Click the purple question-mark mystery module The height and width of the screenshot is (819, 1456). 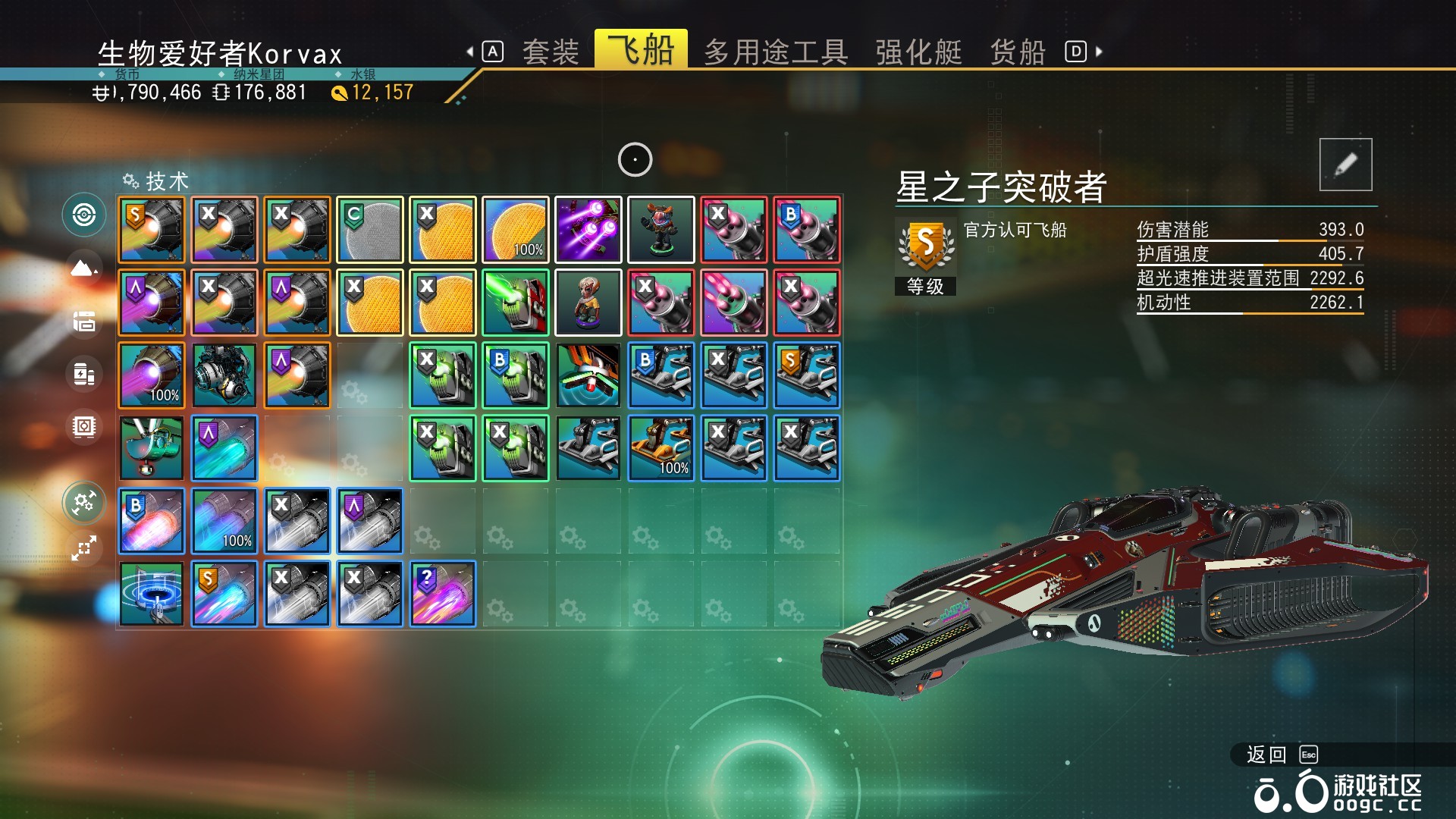(443, 593)
